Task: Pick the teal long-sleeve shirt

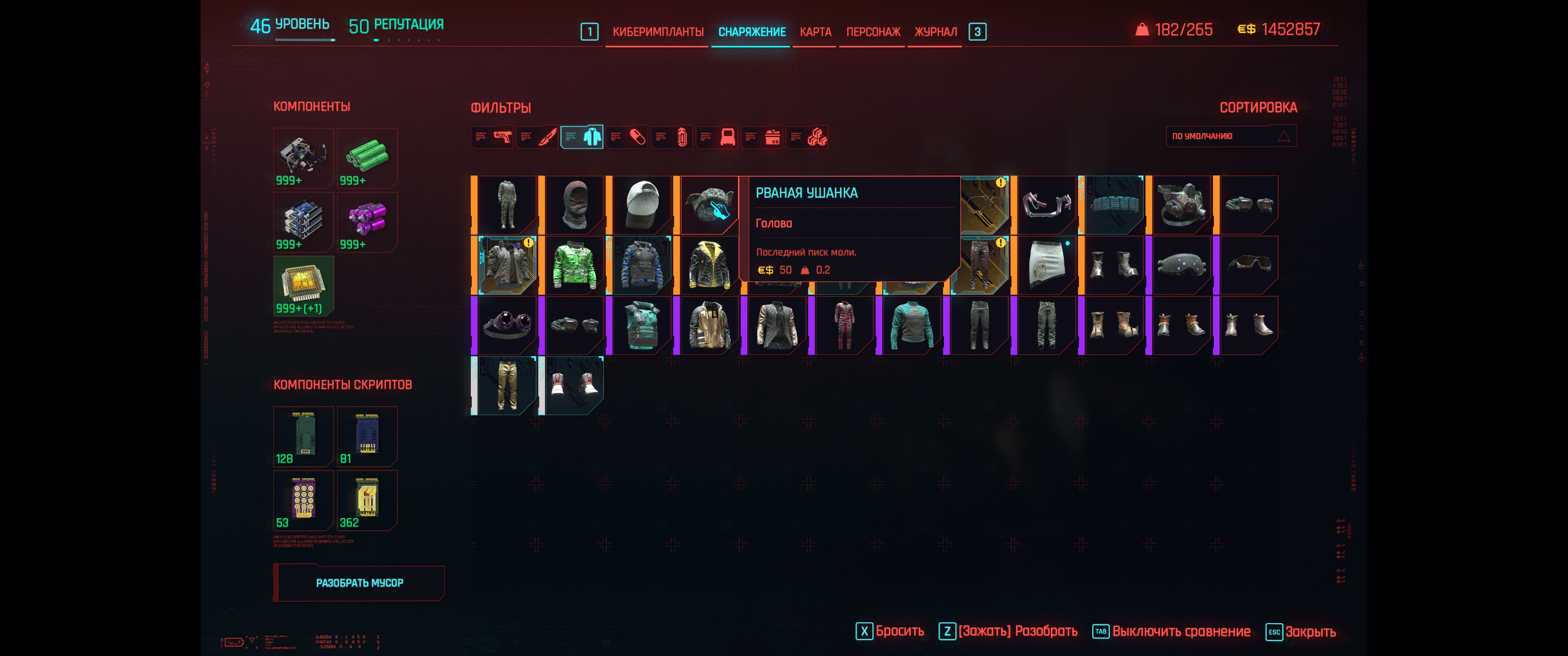Action: 911,325
